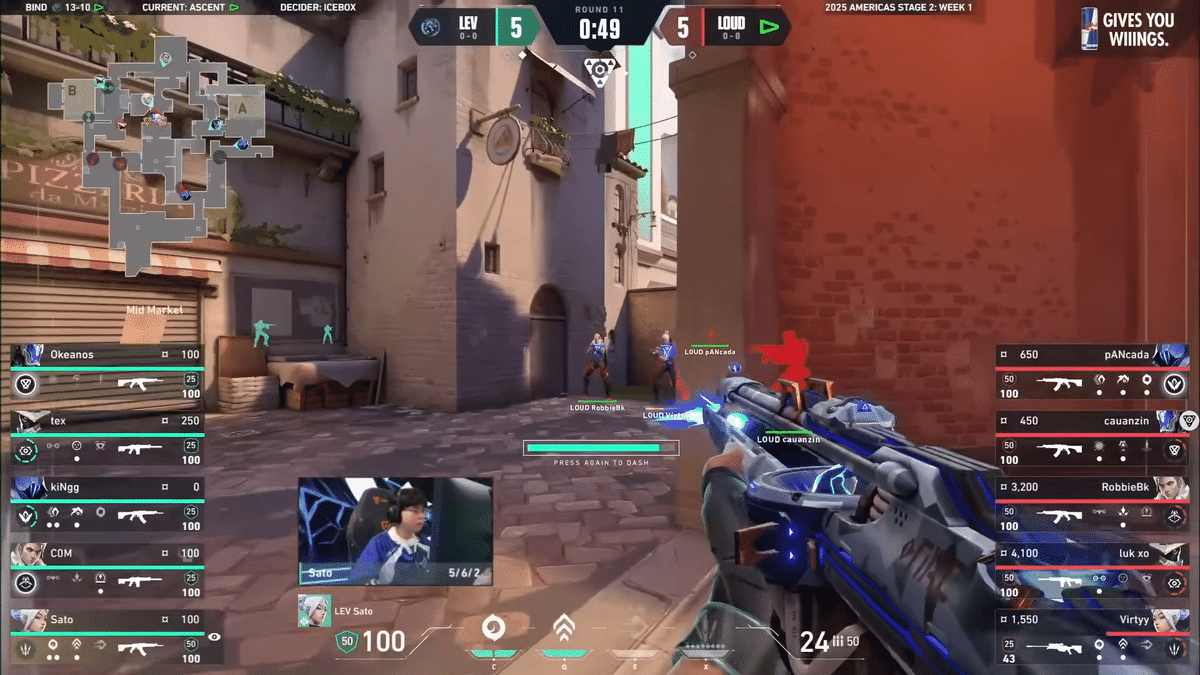The width and height of the screenshot is (1200, 675).
Task: Select COM player row
Action: tap(107, 569)
